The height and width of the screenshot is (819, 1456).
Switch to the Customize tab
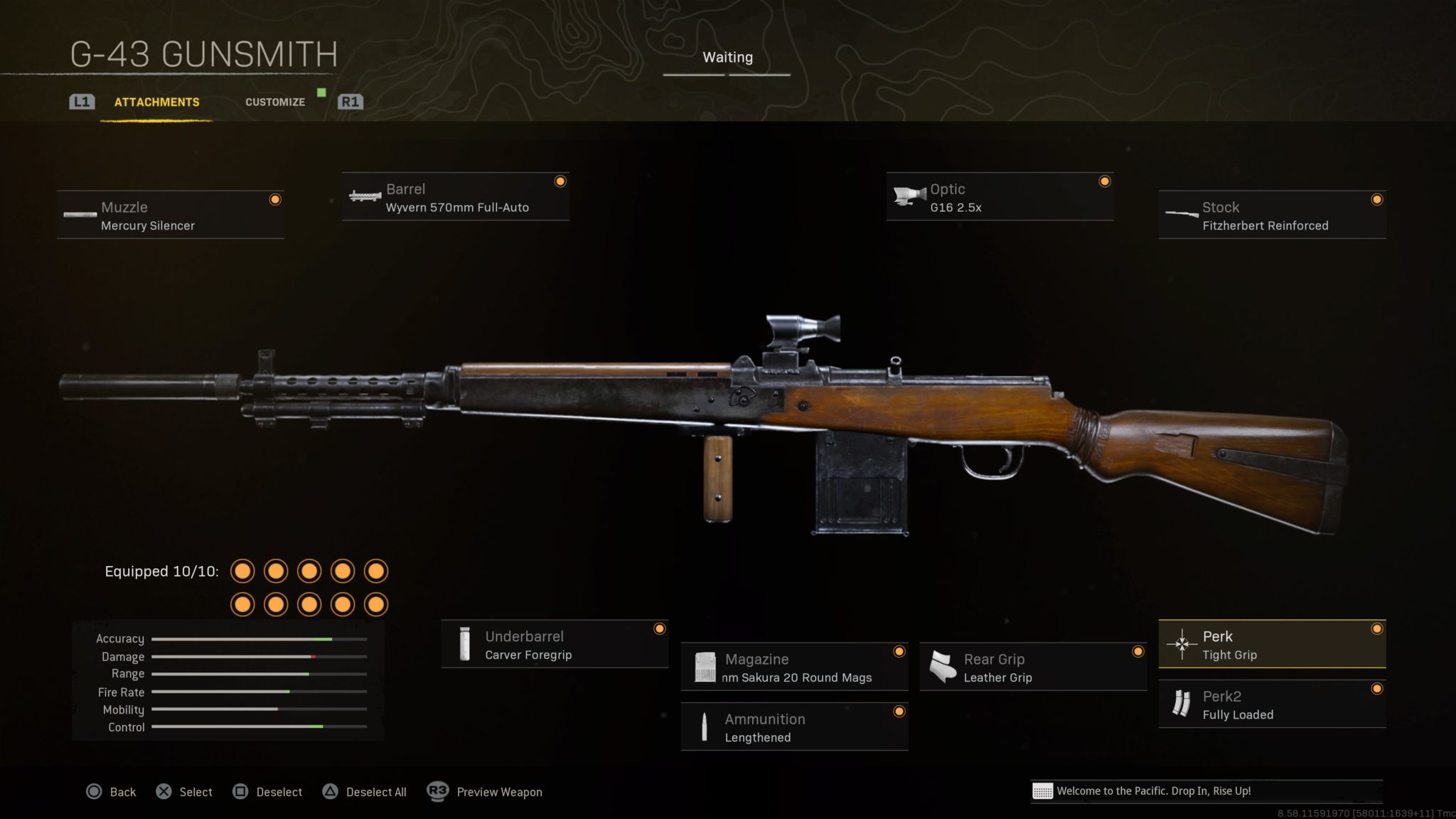pos(274,102)
